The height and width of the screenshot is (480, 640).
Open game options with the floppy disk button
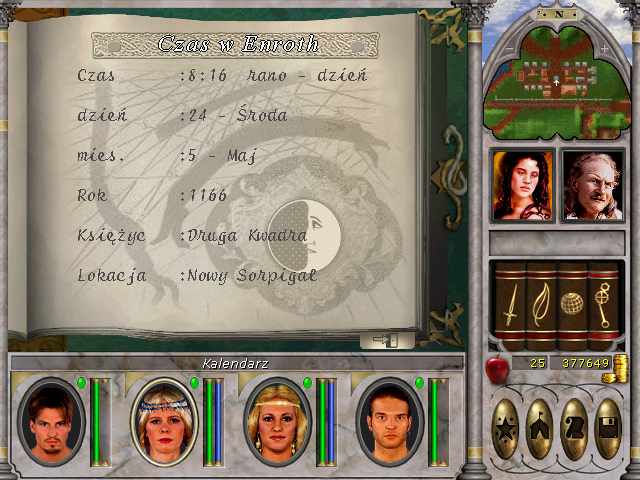[607, 428]
